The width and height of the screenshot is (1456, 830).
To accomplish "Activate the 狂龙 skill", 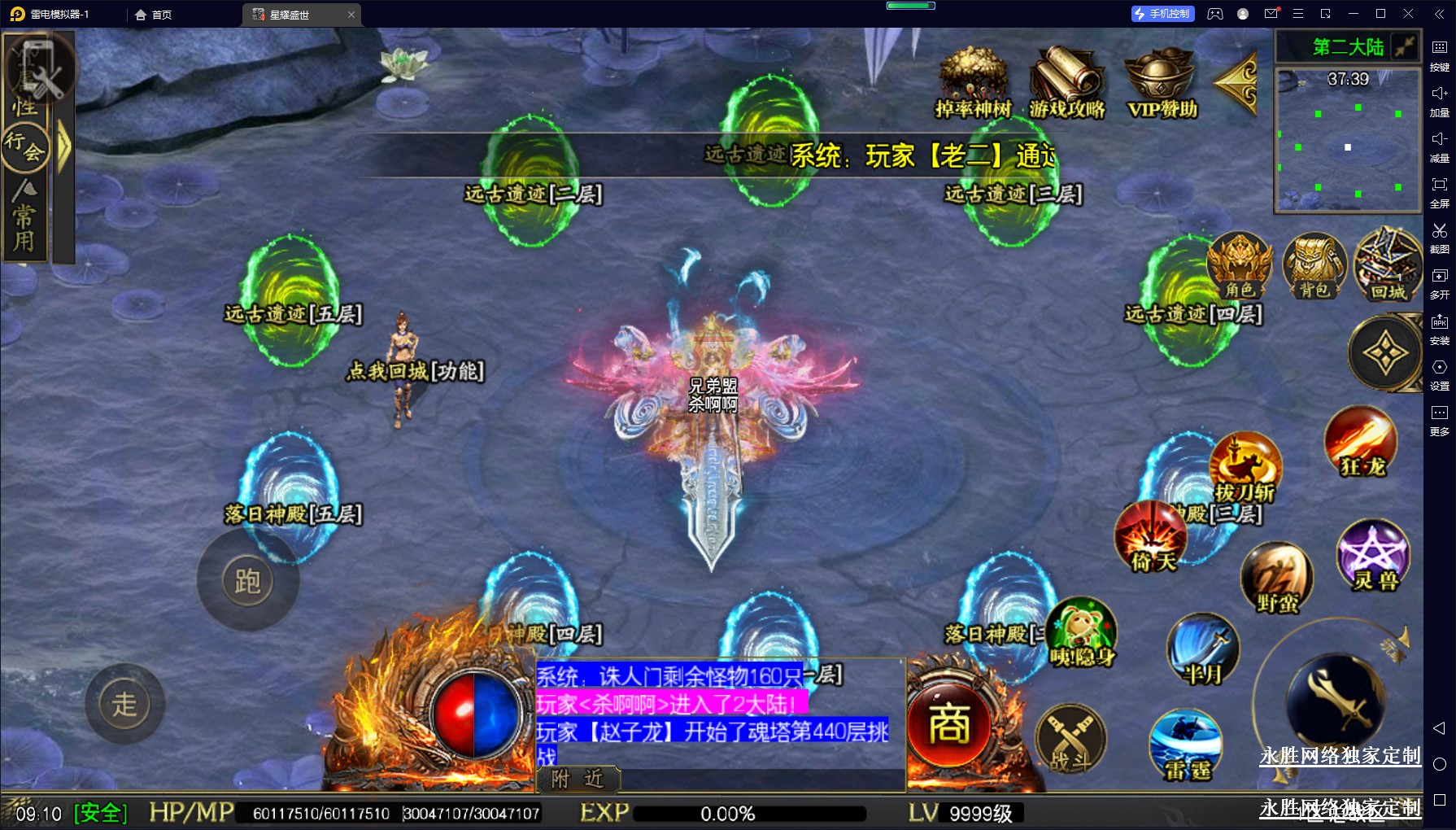I will point(1361,442).
